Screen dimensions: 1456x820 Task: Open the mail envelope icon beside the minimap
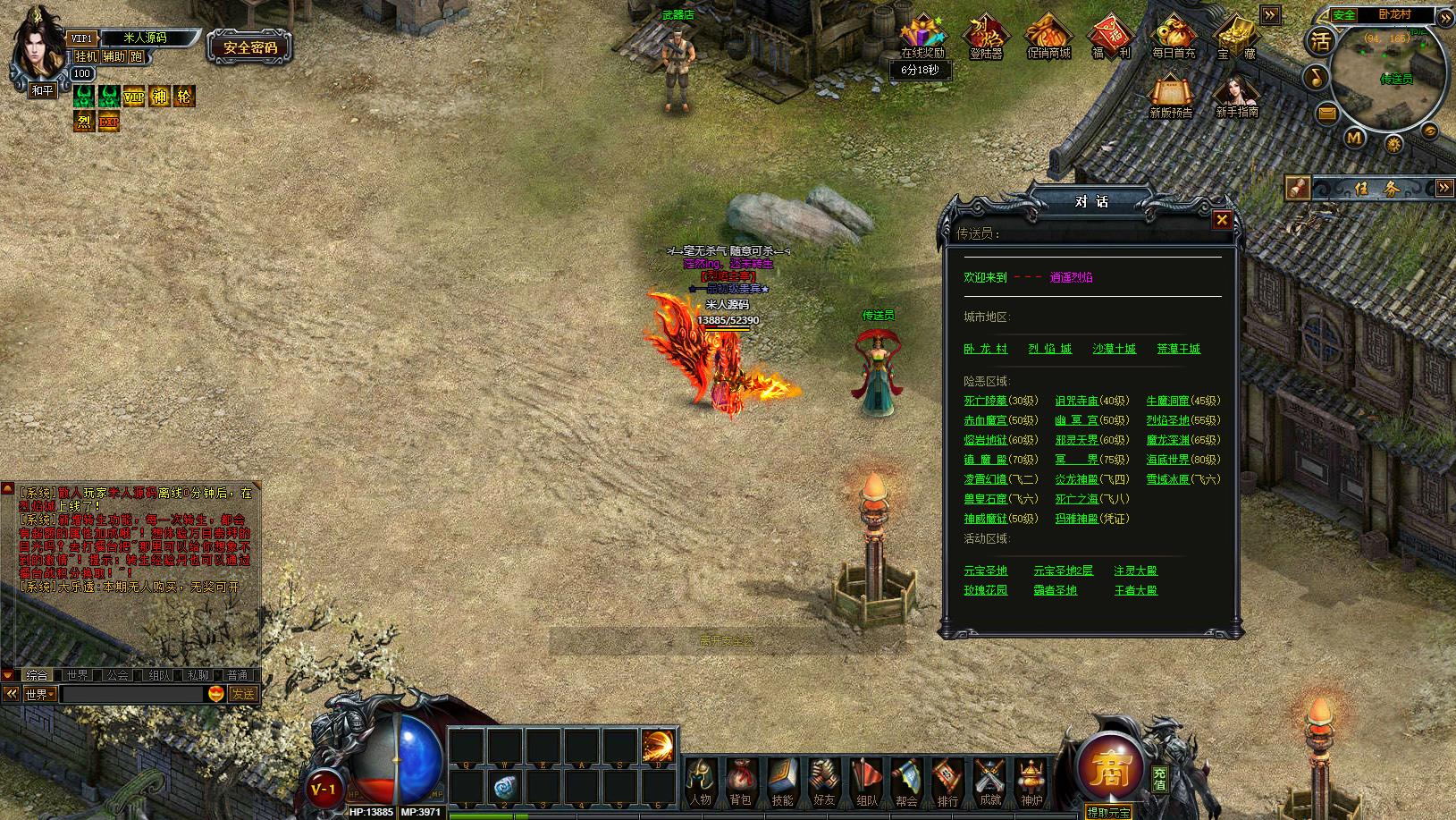pyautogui.click(x=1327, y=113)
